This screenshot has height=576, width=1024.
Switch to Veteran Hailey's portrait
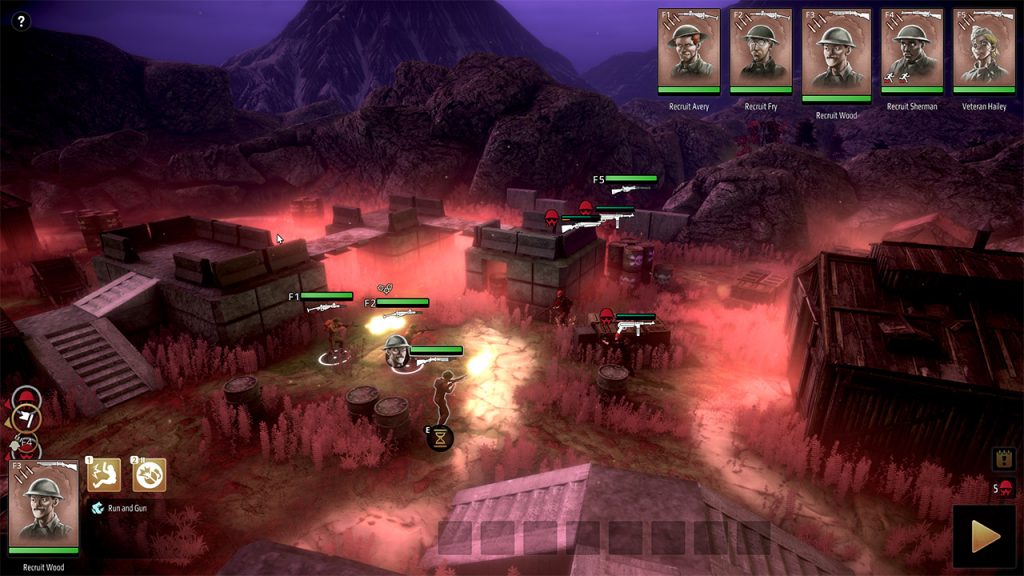coord(984,52)
